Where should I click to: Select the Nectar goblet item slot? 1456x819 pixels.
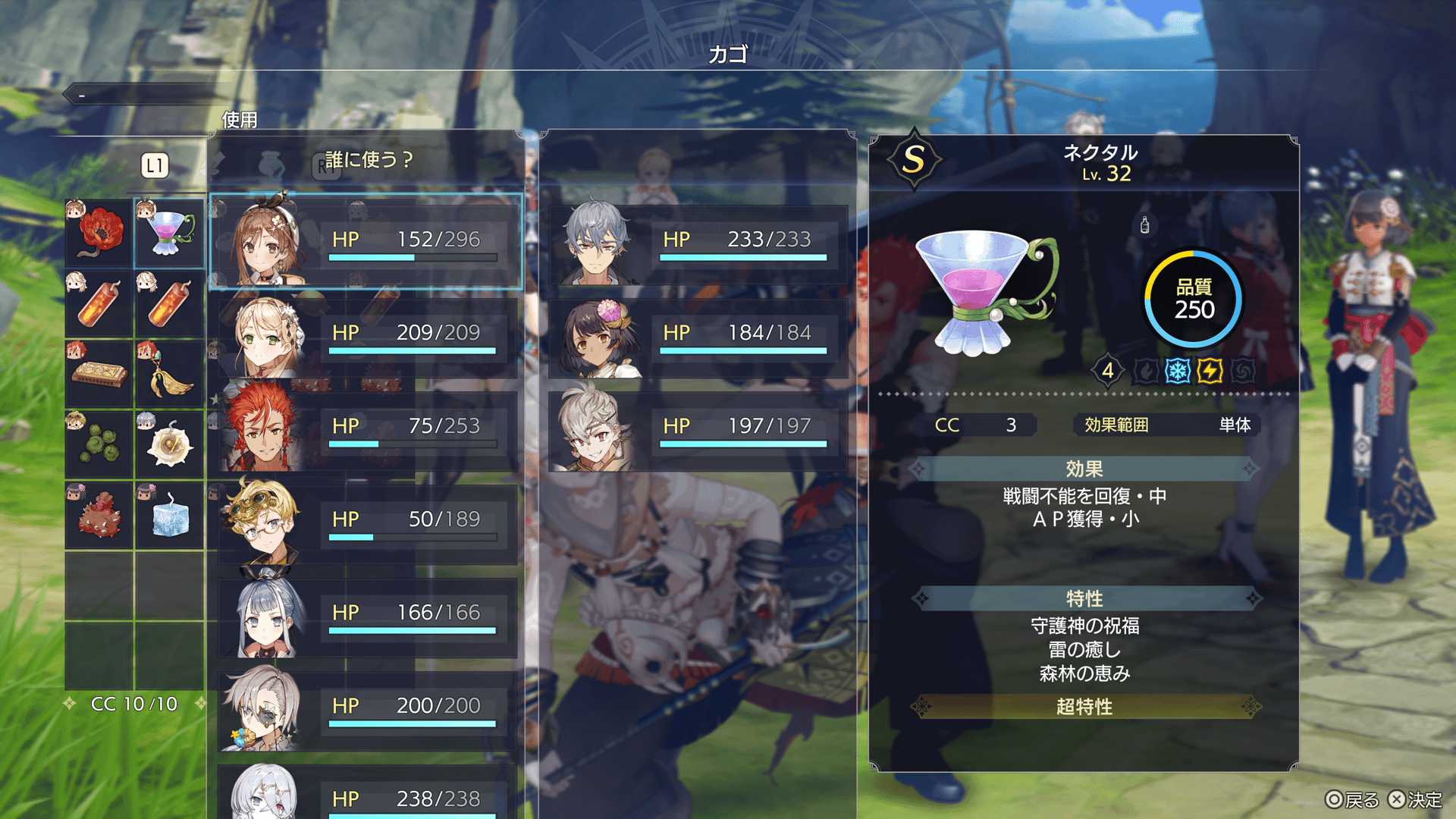tap(170, 233)
